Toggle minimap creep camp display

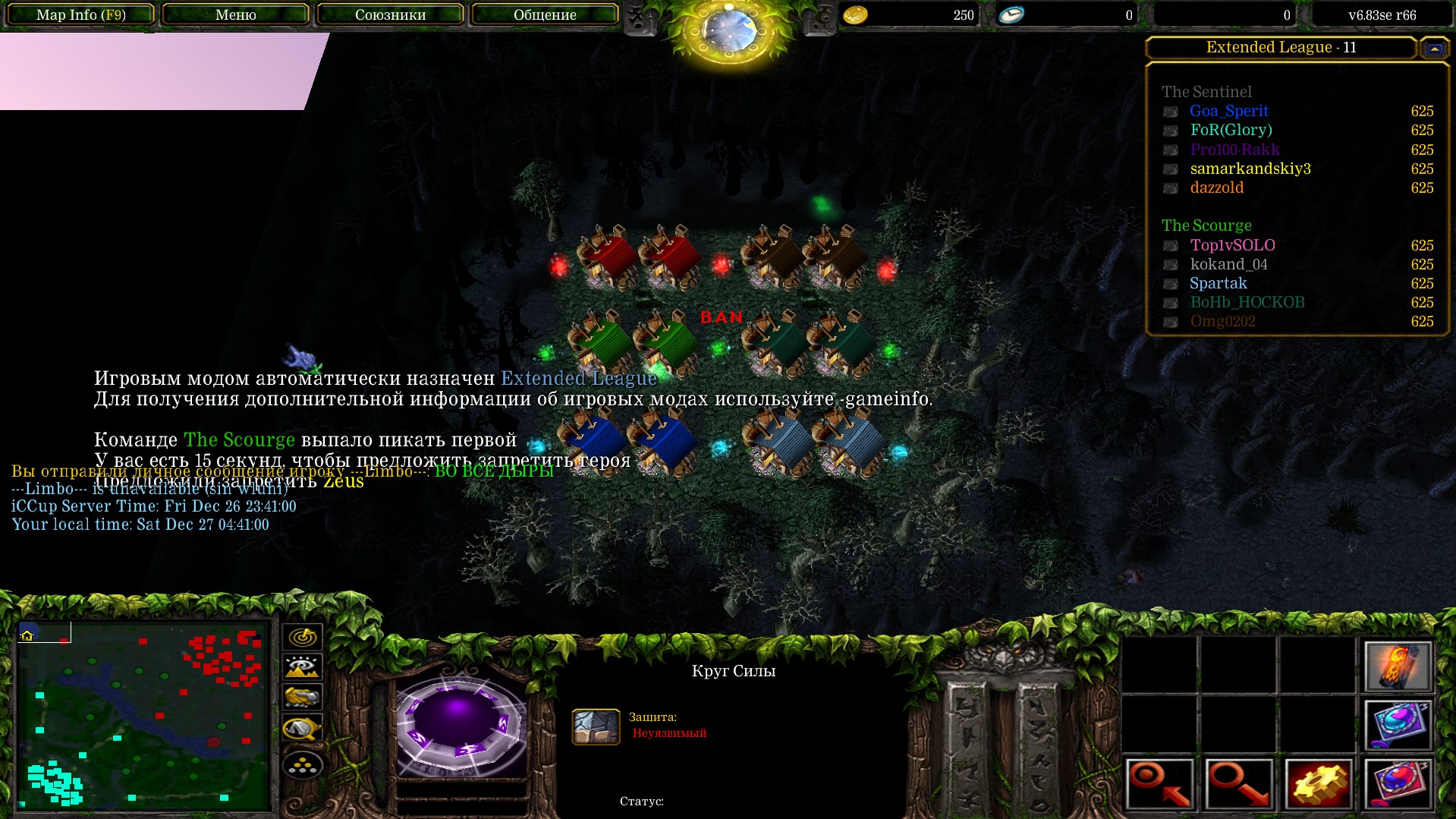(302, 729)
